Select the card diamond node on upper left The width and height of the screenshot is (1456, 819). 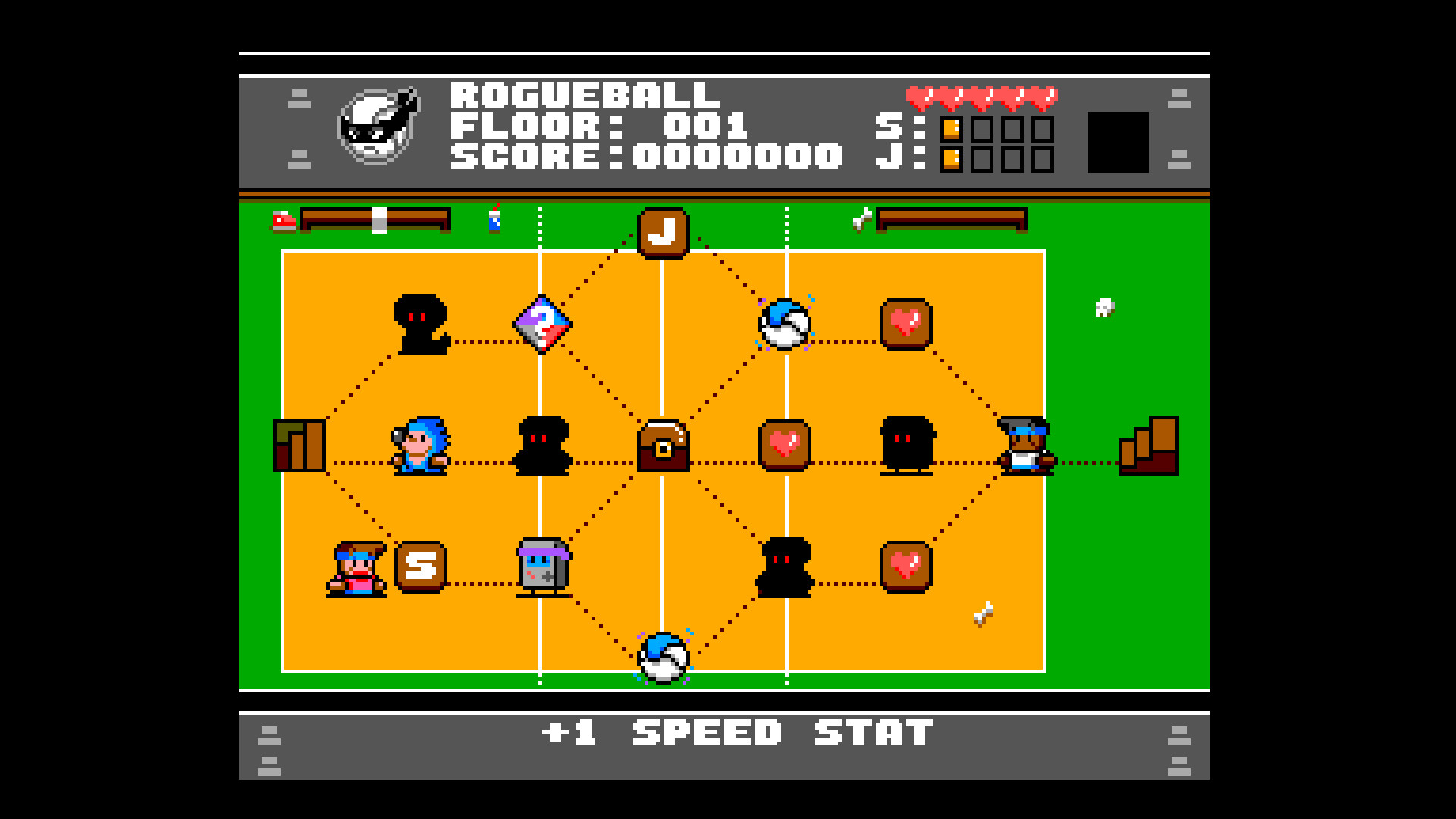click(x=541, y=326)
